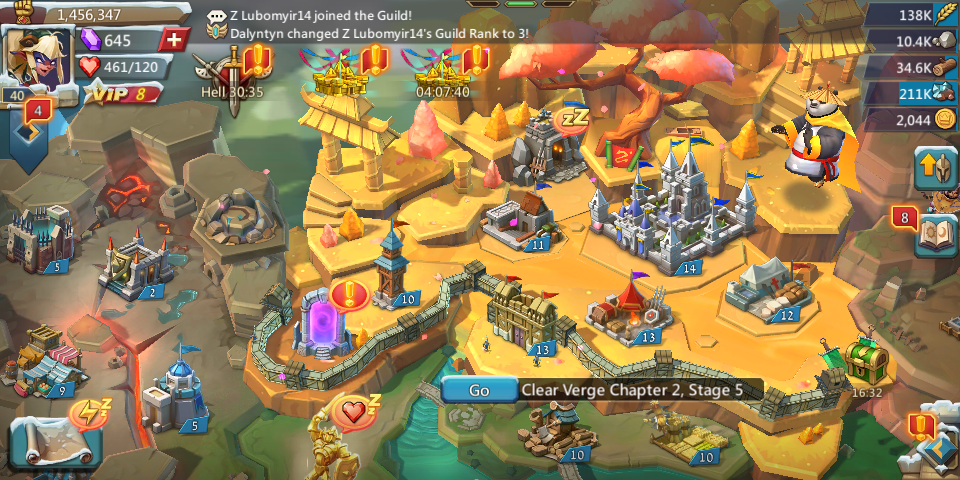Open the quest book with 8 badge

pos(935,234)
